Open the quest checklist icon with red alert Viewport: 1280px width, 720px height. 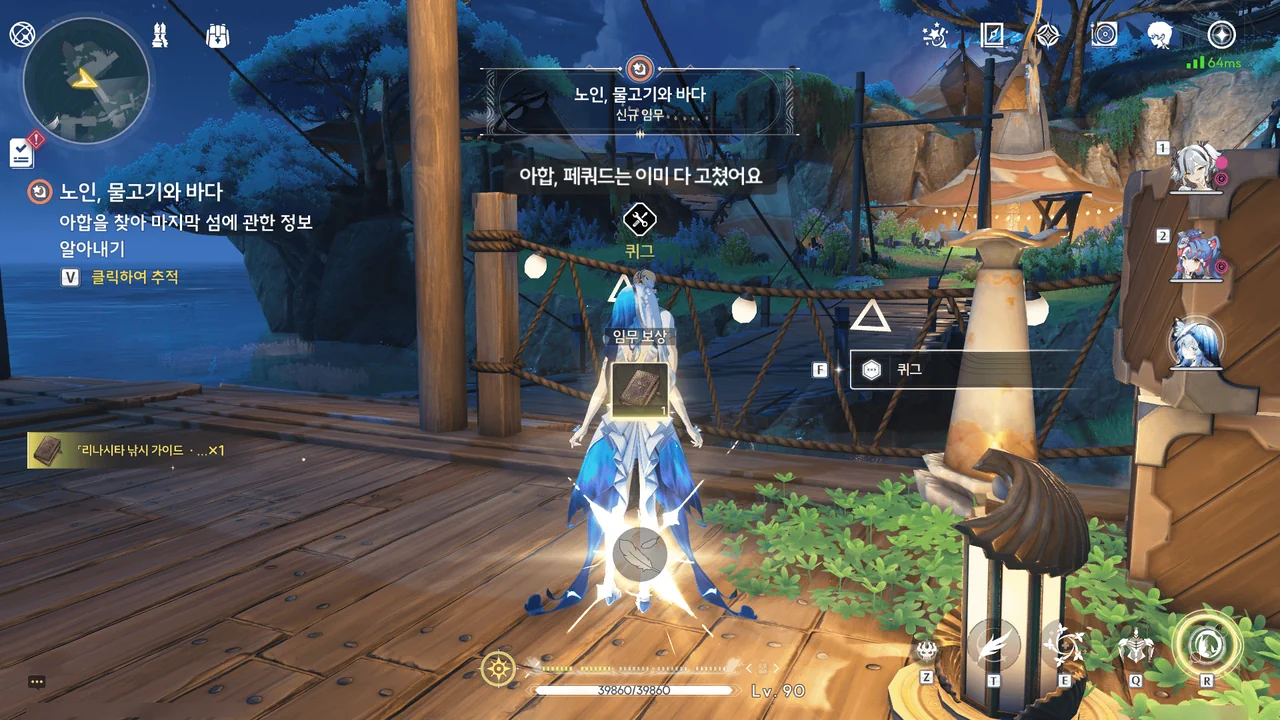coord(22,152)
